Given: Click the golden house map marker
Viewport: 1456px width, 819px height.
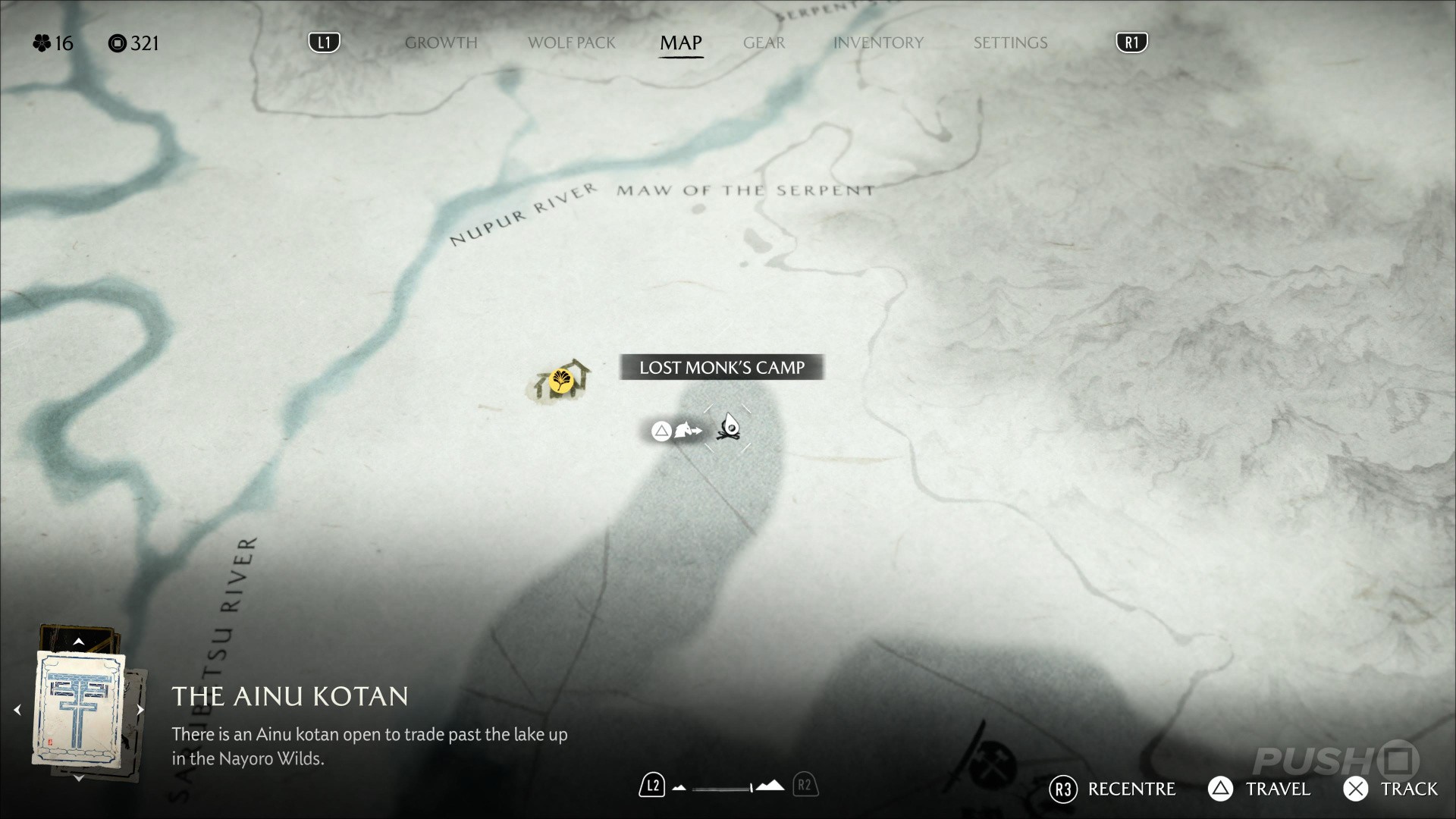Looking at the screenshot, I should click(561, 380).
